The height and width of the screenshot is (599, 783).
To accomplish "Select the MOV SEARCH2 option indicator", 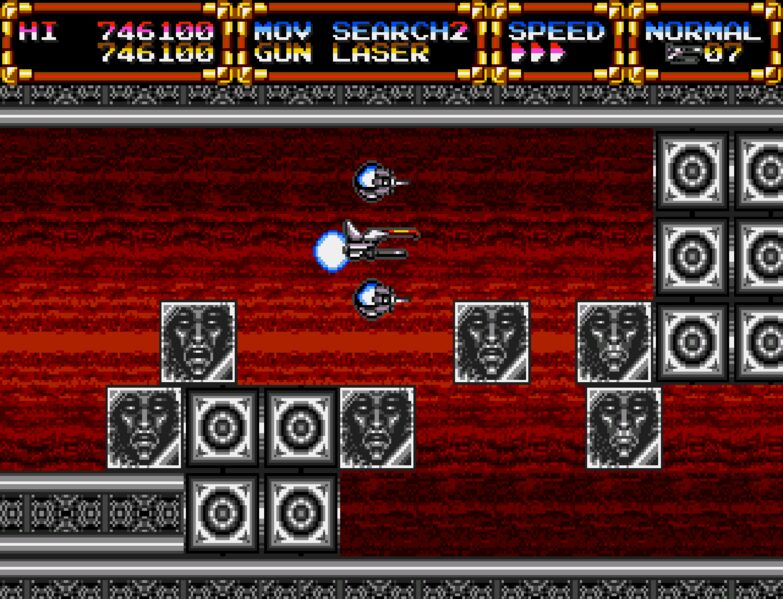I will pyautogui.click(x=360, y=30).
